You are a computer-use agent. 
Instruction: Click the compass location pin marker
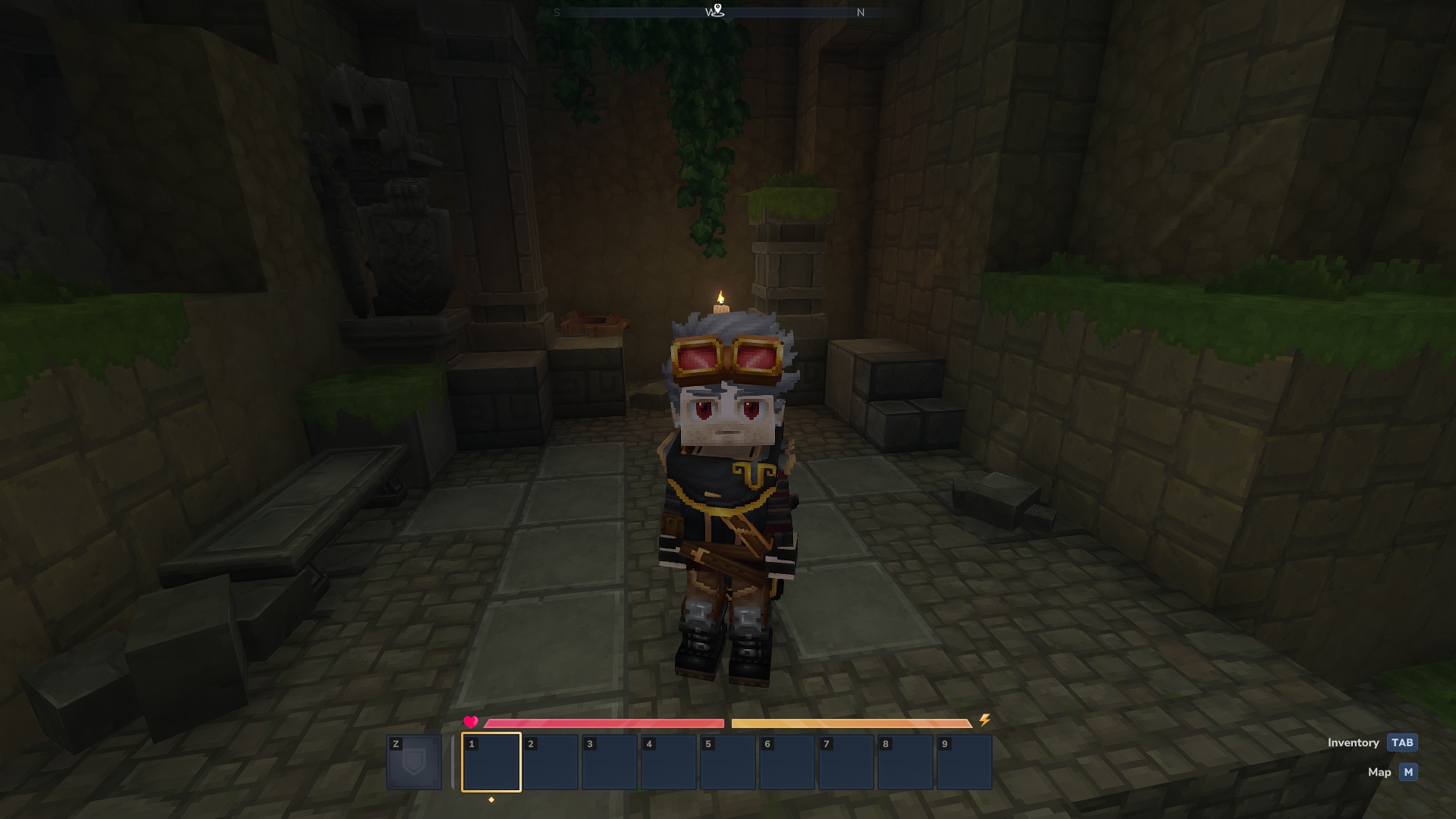pos(717,11)
